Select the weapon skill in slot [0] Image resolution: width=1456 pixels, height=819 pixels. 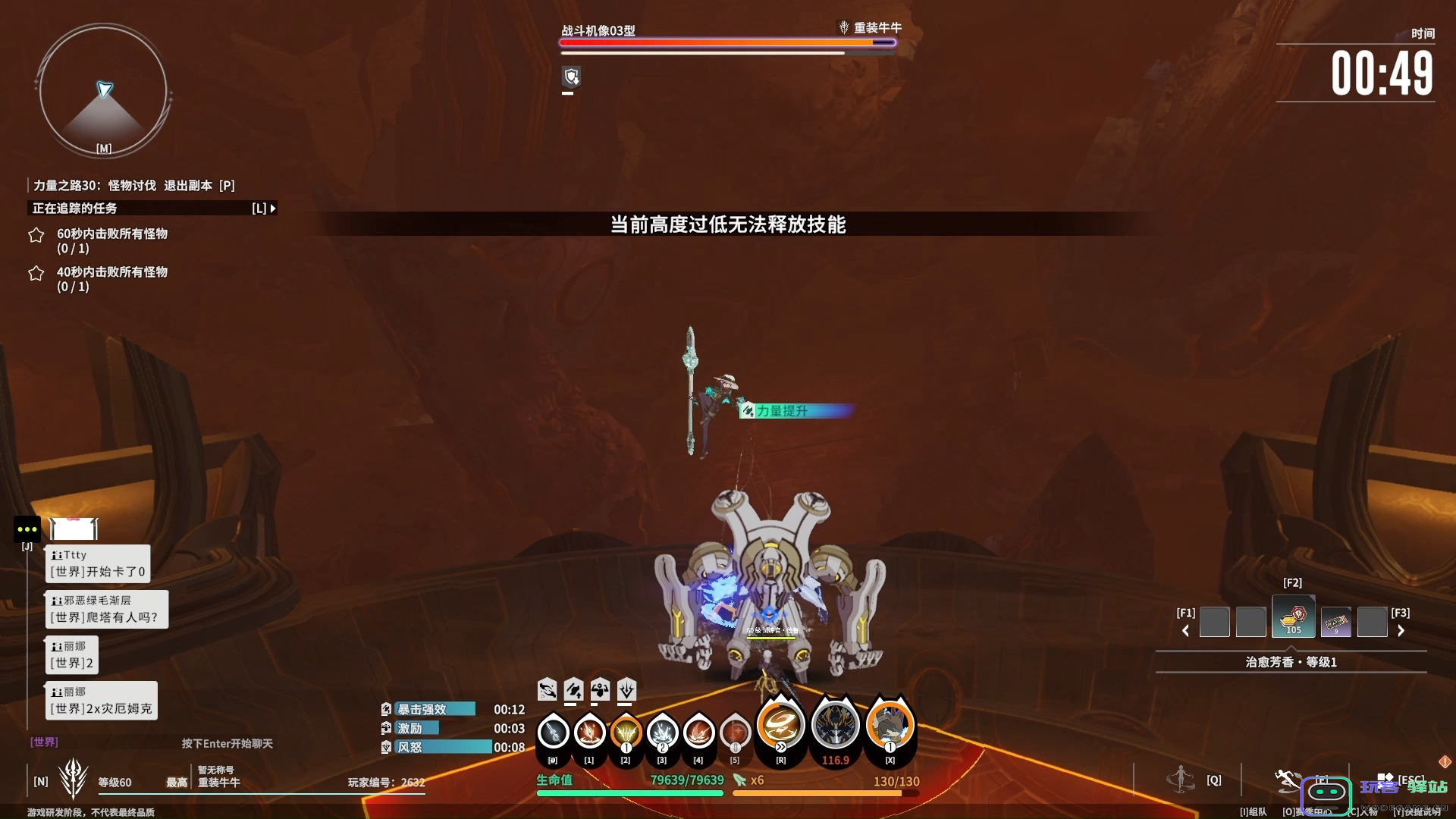pyautogui.click(x=553, y=732)
